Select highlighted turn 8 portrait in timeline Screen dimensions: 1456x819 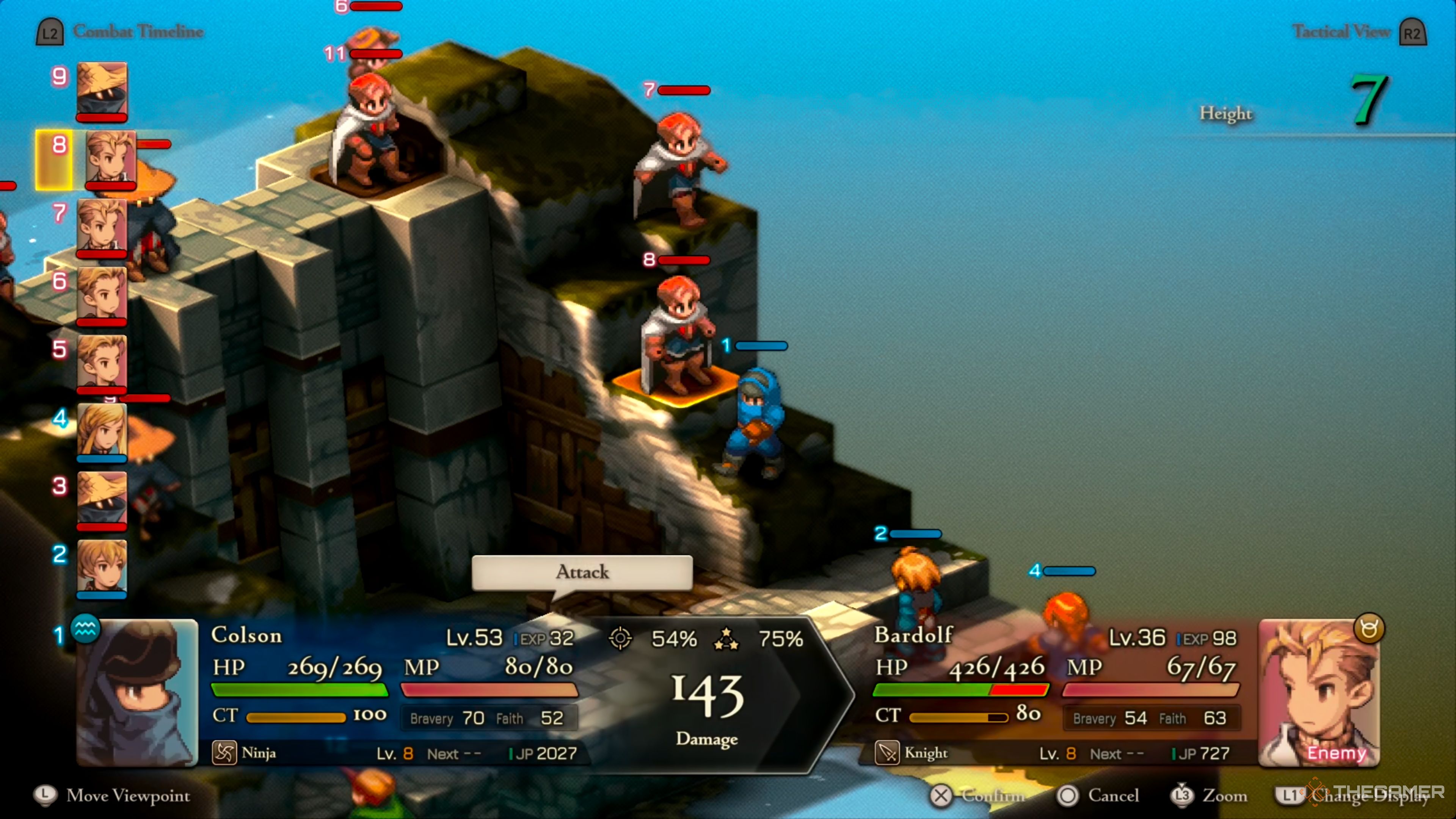(111, 158)
